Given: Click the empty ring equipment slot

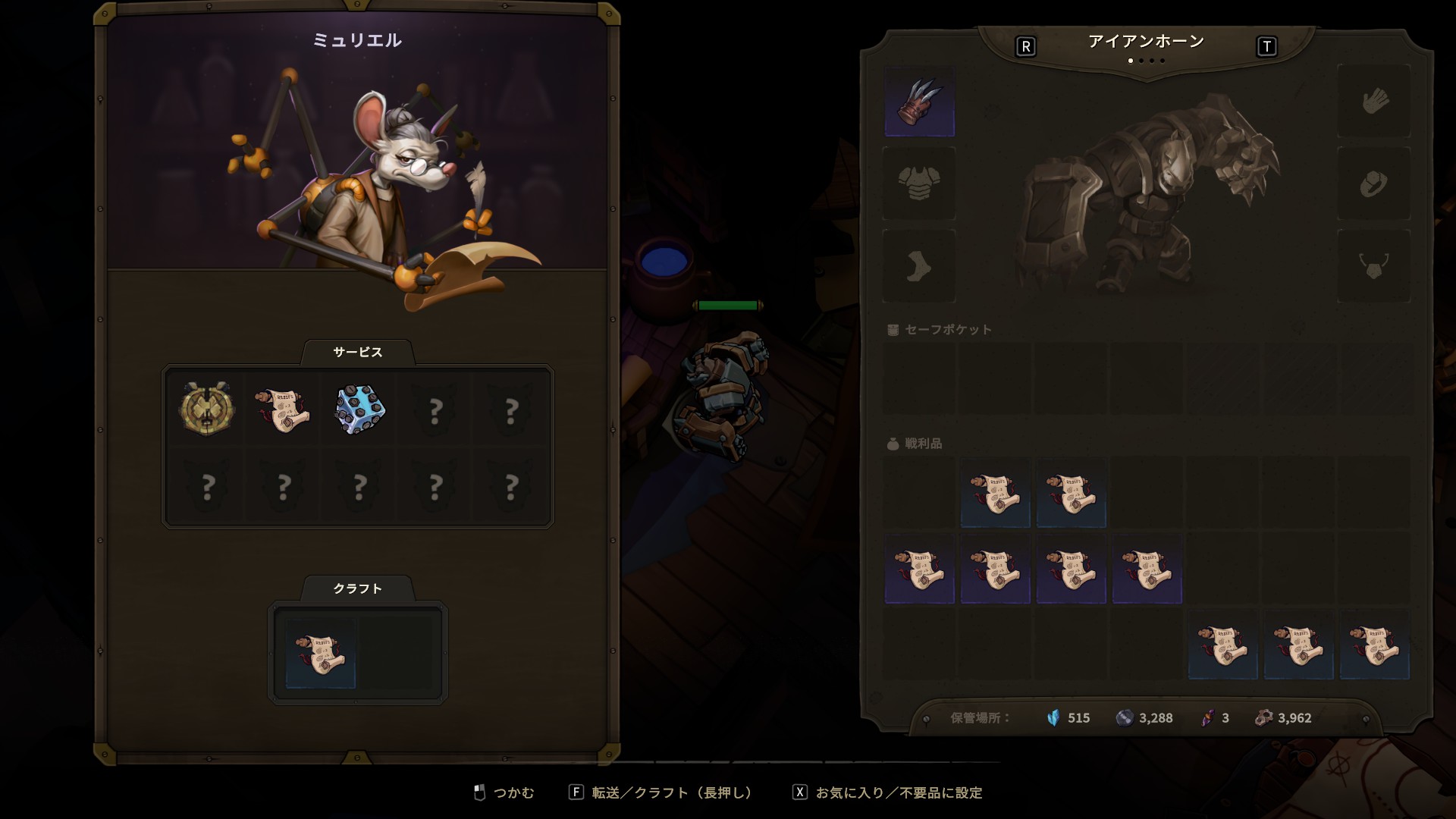Looking at the screenshot, I should point(1373,184).
